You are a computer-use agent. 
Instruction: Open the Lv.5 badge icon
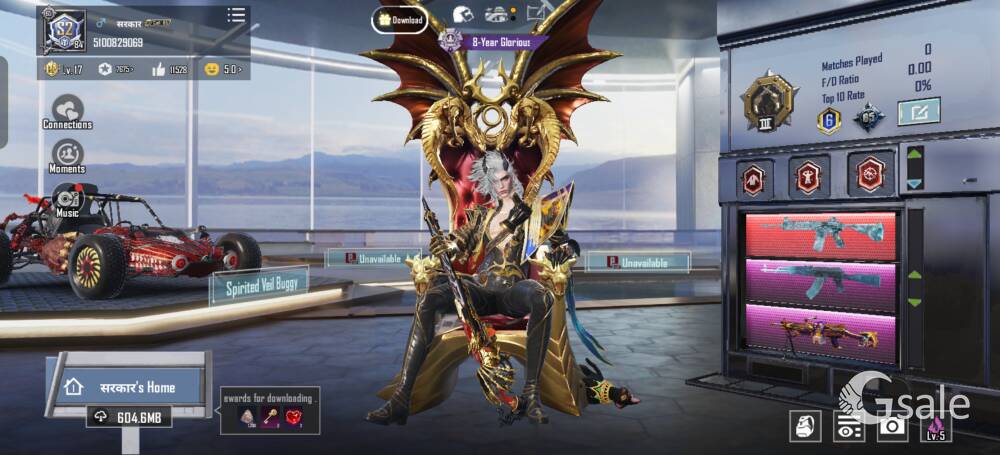(x=937, y=425)
